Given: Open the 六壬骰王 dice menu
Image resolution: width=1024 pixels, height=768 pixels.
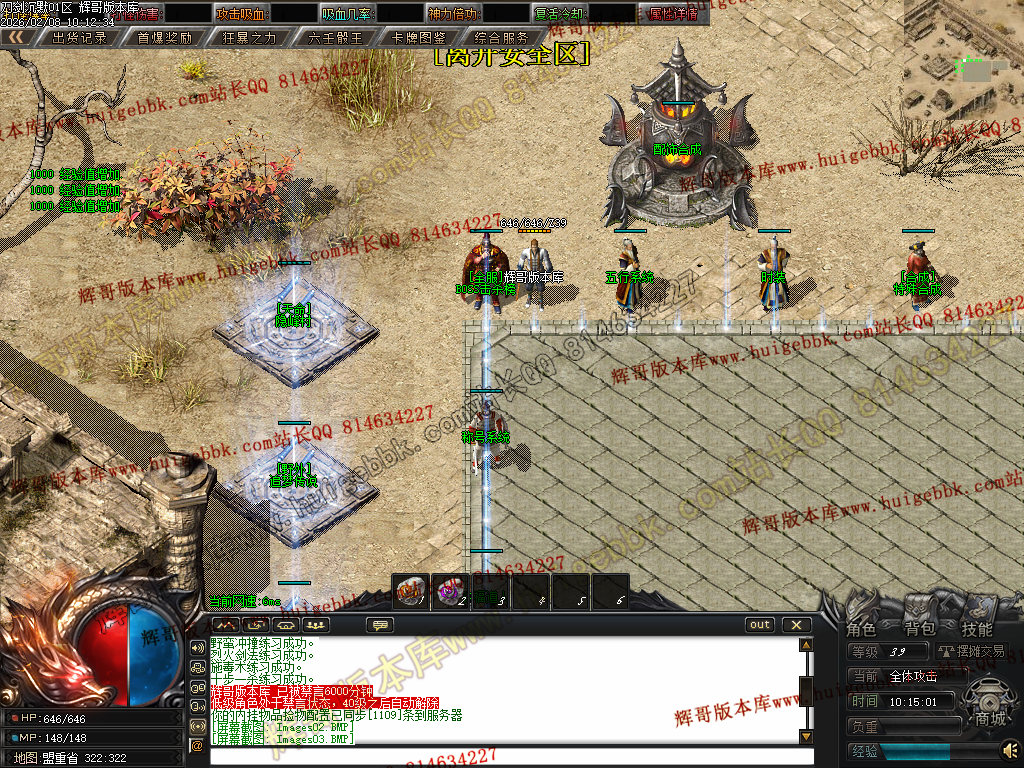Looking at the screenshot, I should tap(336, 37).
